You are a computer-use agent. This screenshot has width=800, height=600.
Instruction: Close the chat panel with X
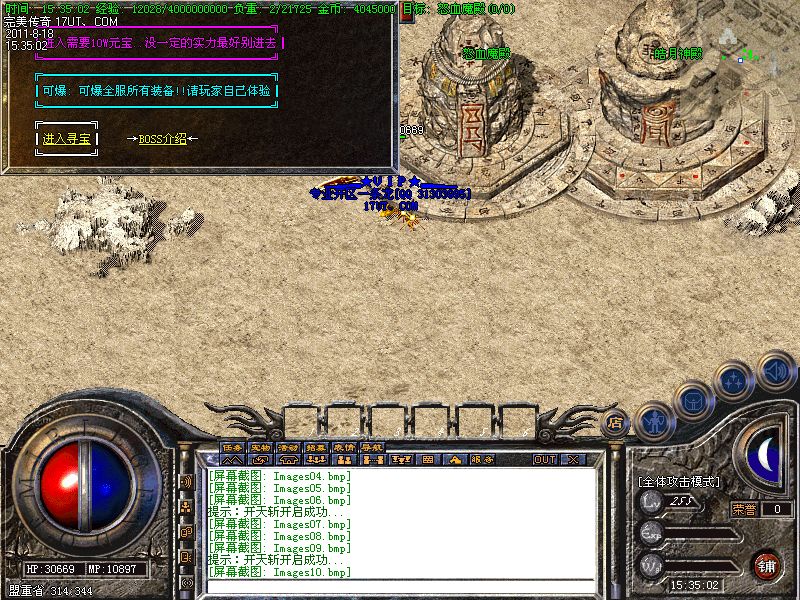click(573, 460)
